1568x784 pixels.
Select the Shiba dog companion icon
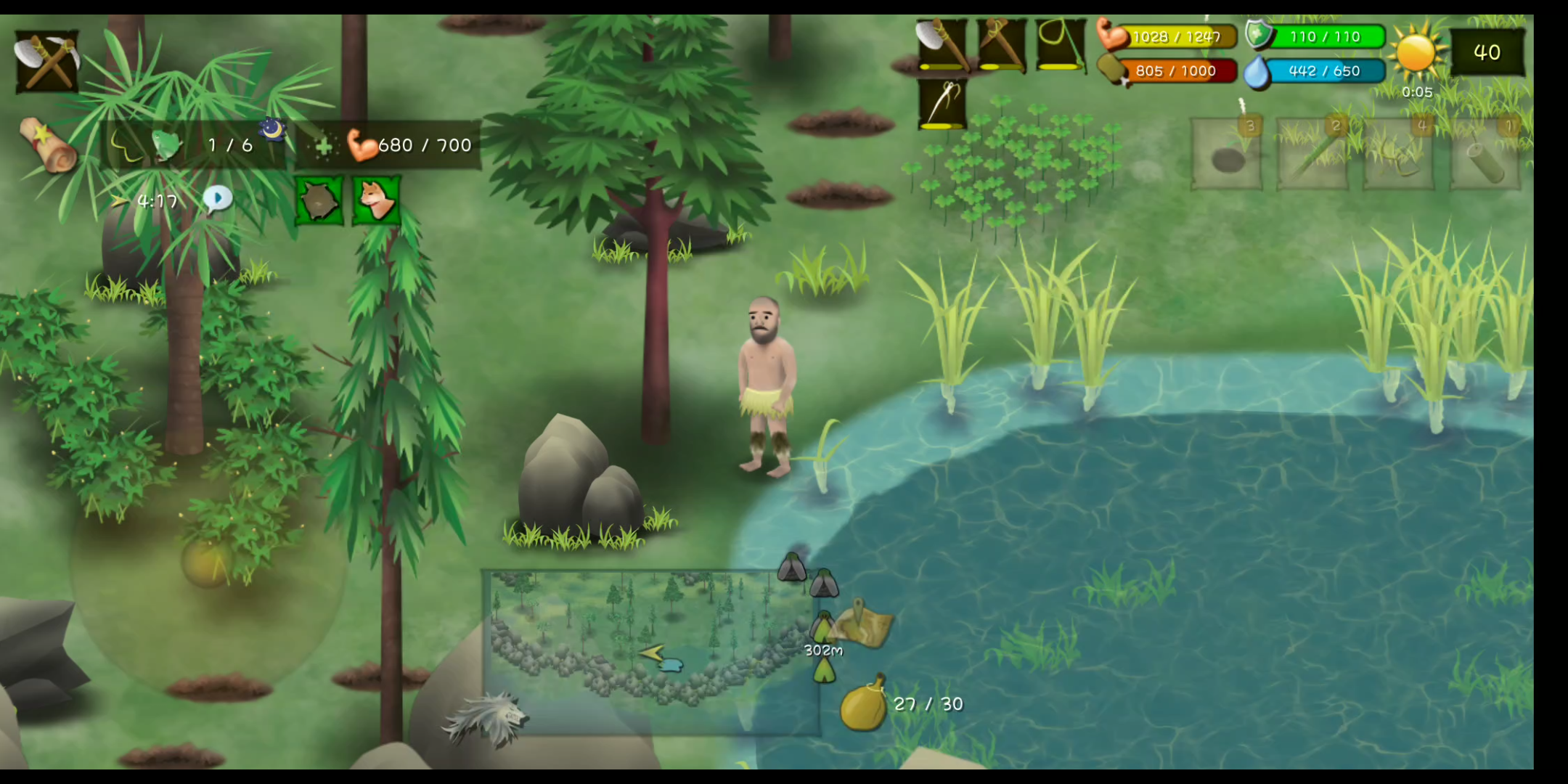[377, 200]
